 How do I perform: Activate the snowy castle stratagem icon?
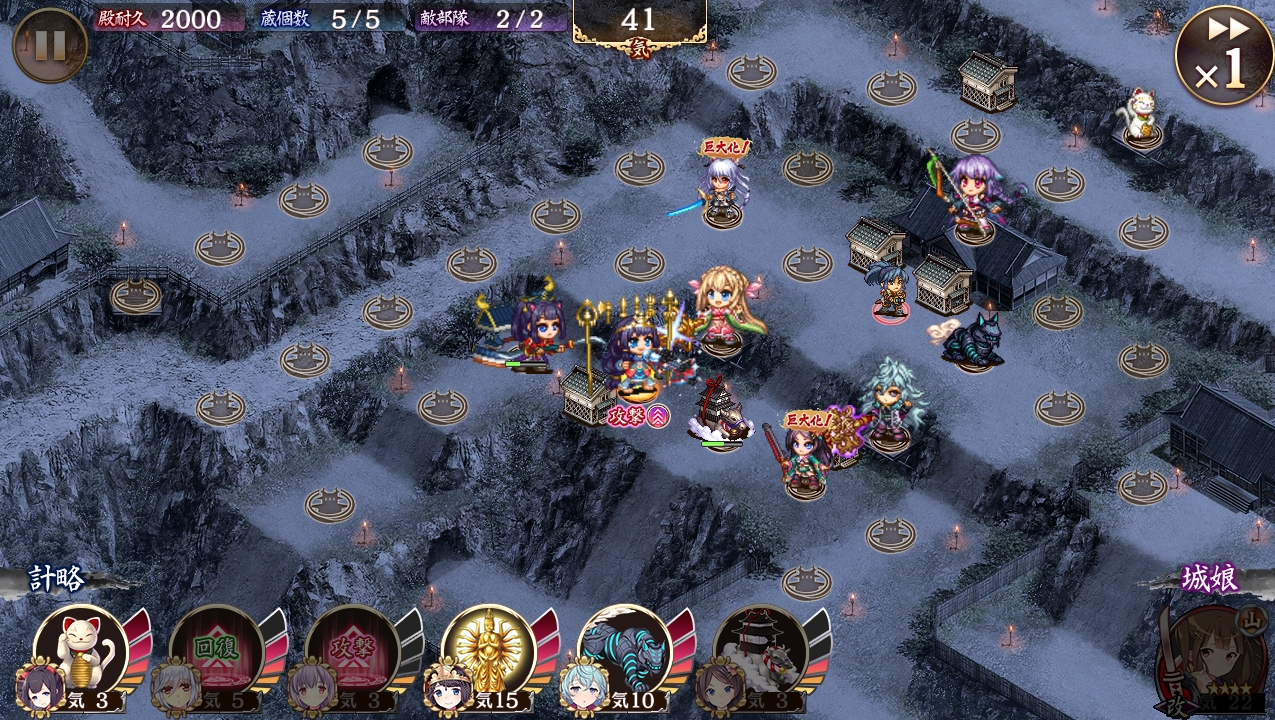[761, 650]
